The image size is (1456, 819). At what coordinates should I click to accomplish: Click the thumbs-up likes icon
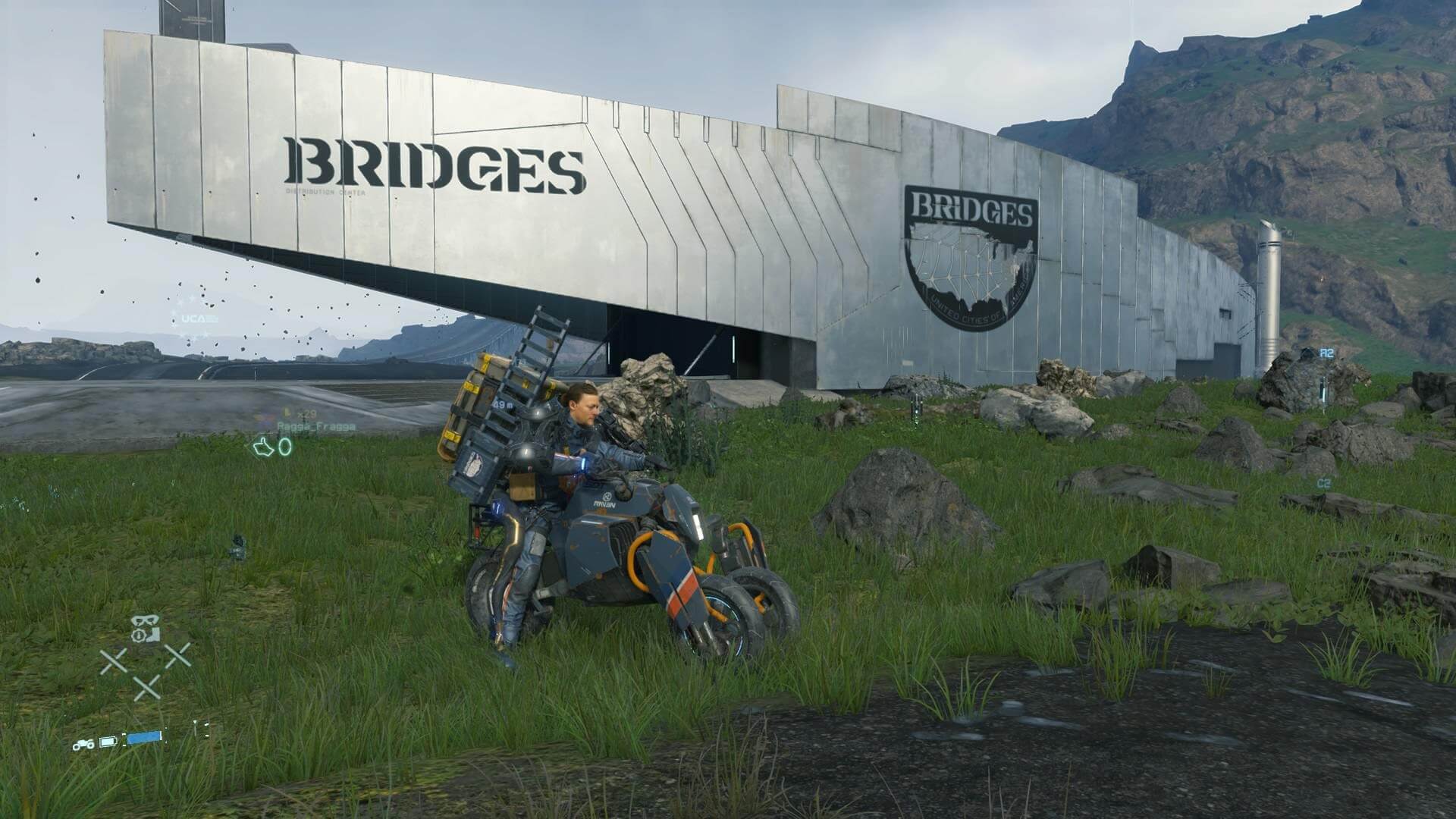pyautogui.click(x=263, y=448)
